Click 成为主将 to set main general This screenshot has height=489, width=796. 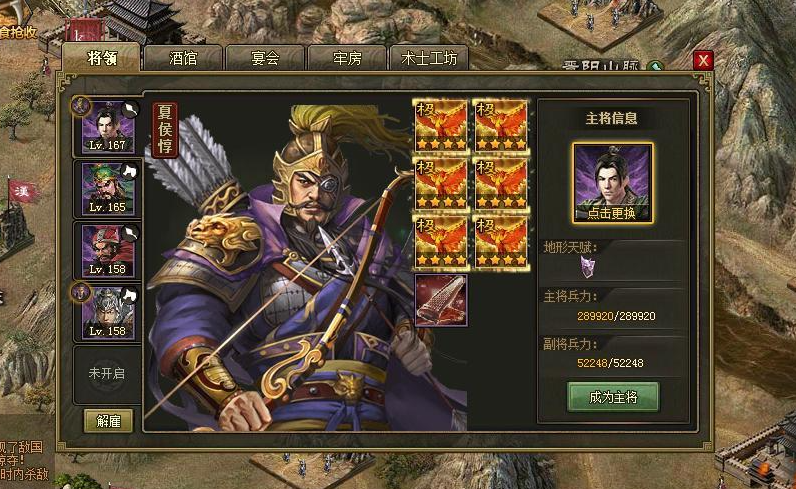pos(613,397)
